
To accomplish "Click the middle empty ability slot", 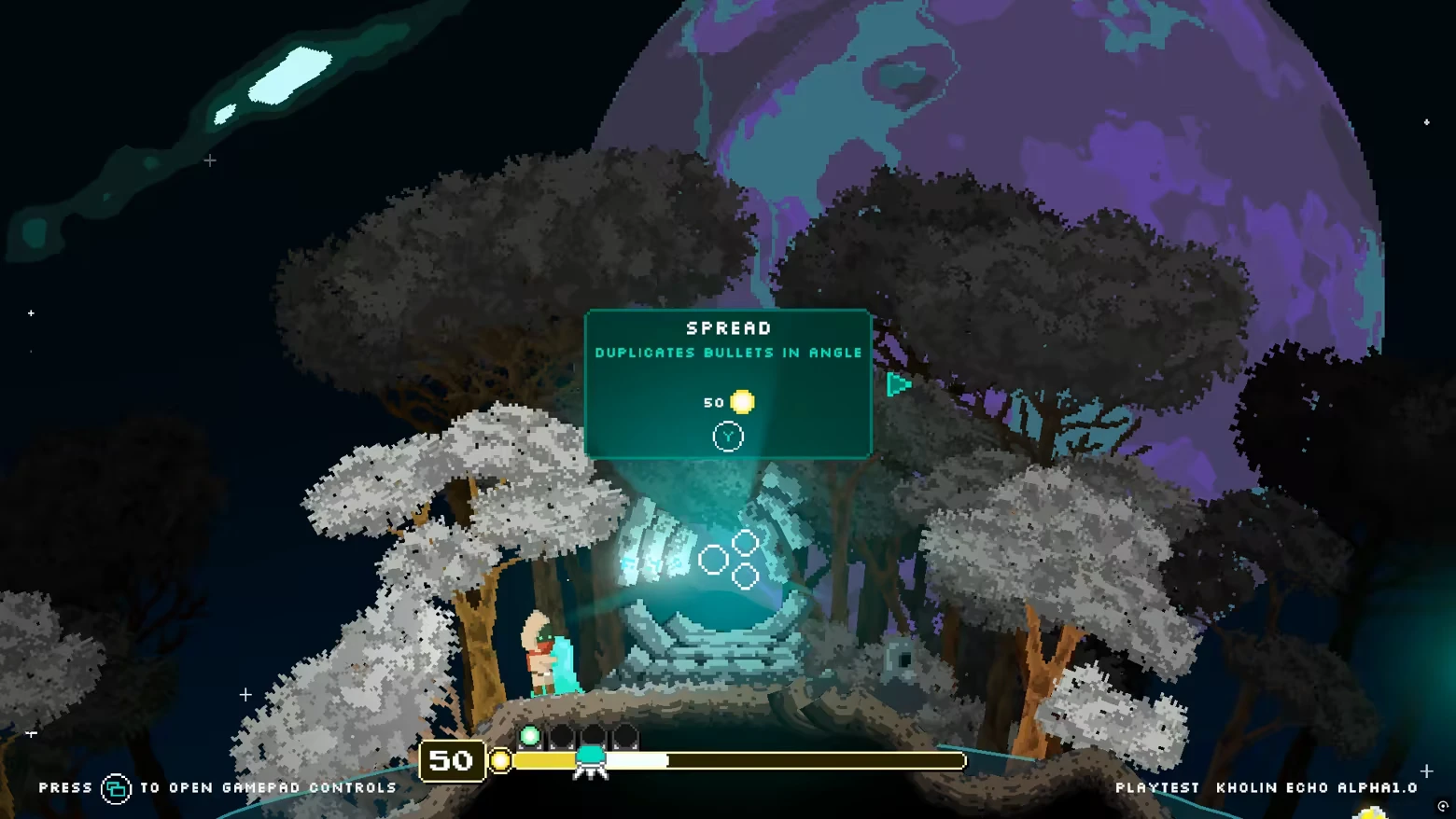I will tap(593, 737).
